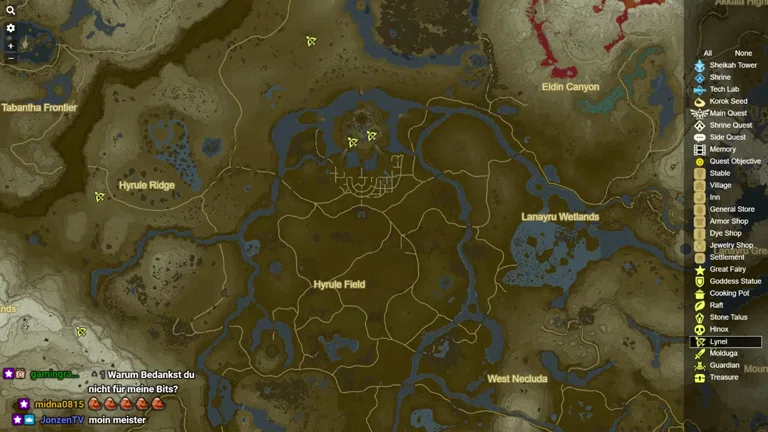
Task: Toggle the Memory markers entry
Action: [x=722, y=149]
